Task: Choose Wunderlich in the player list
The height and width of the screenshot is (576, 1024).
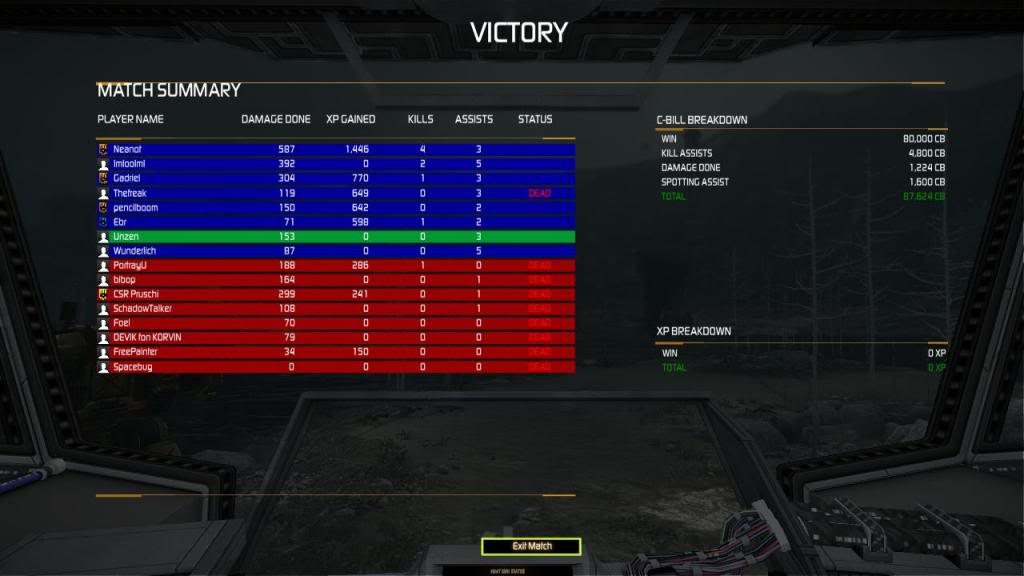Action: (x=335, y=251)
